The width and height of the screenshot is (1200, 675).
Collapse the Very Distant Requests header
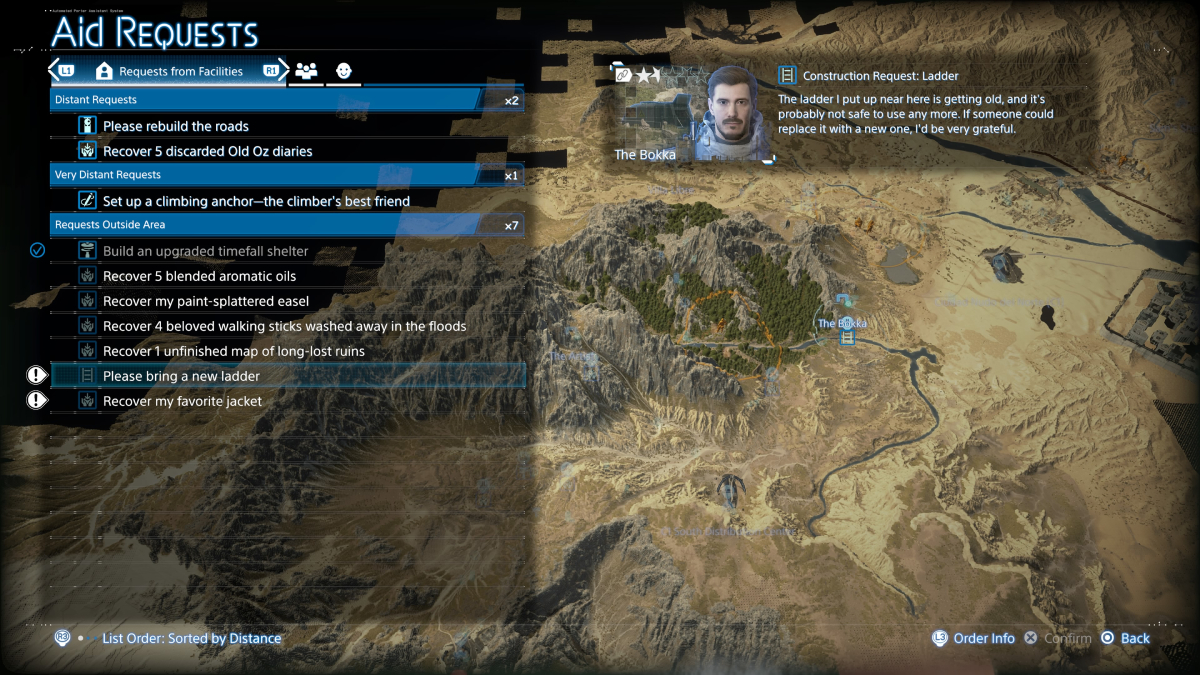(287, 175)
